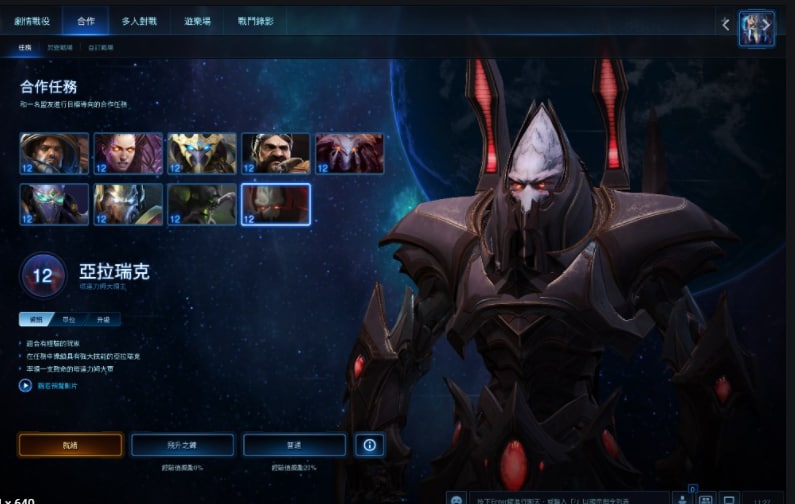Choose Raynor commander portrait
The height and width of the screenshot is (504, 795).
(54, 153)
